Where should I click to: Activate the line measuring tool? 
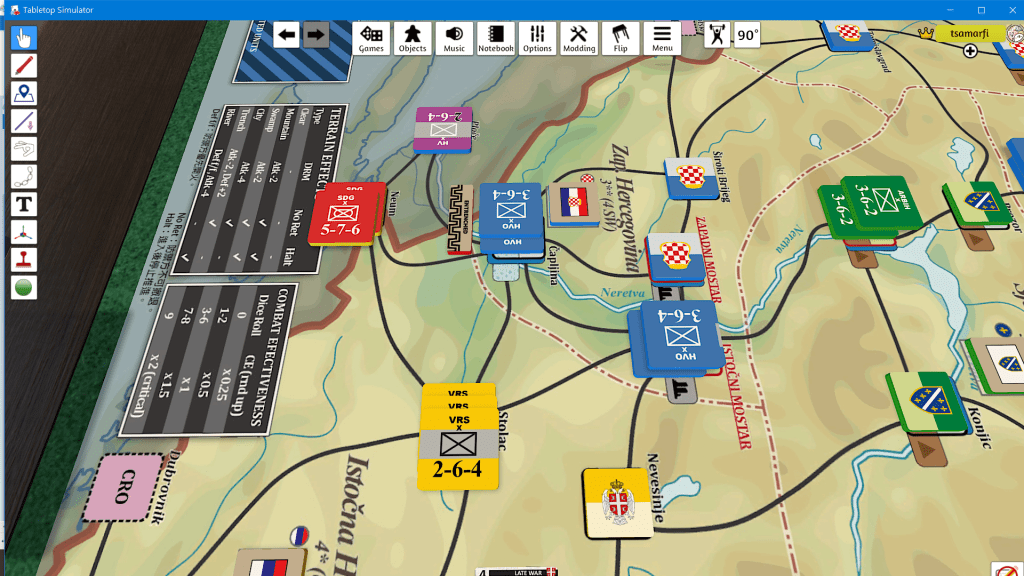tap(24, 121)
